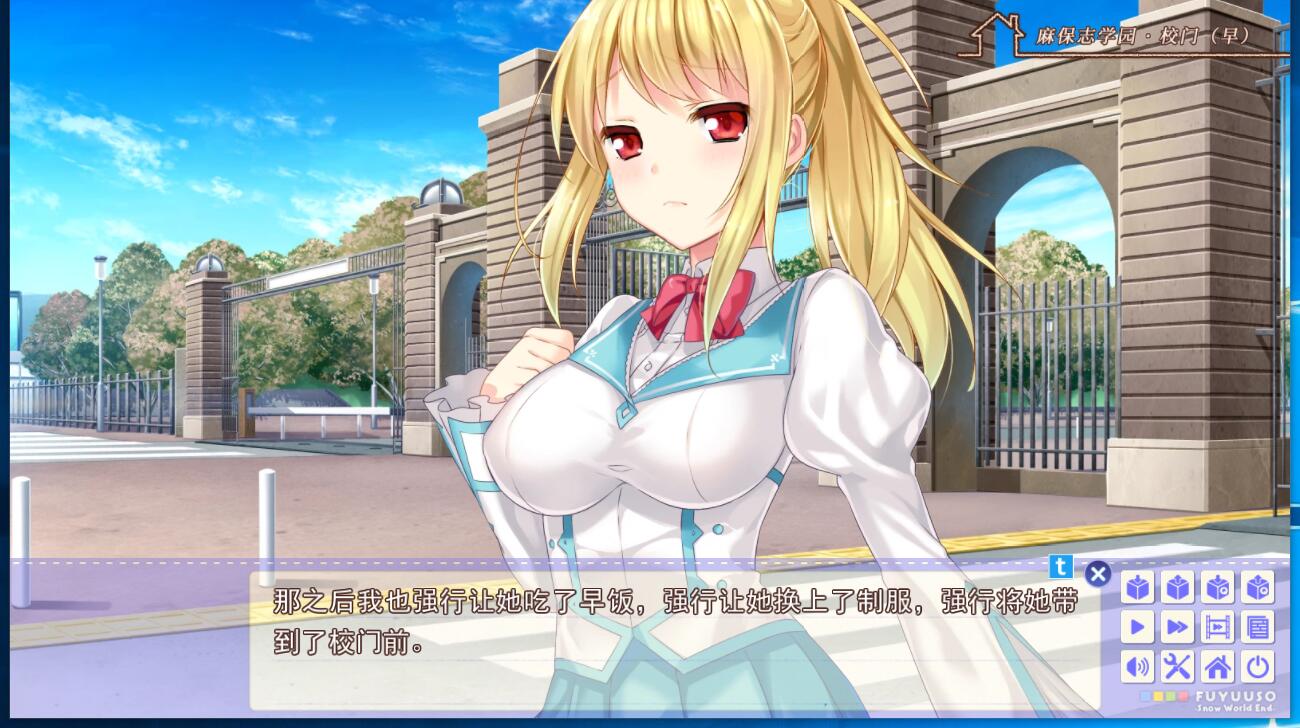Open the save menu cube icon
1300x728 pixels.
pos(1138,588)
